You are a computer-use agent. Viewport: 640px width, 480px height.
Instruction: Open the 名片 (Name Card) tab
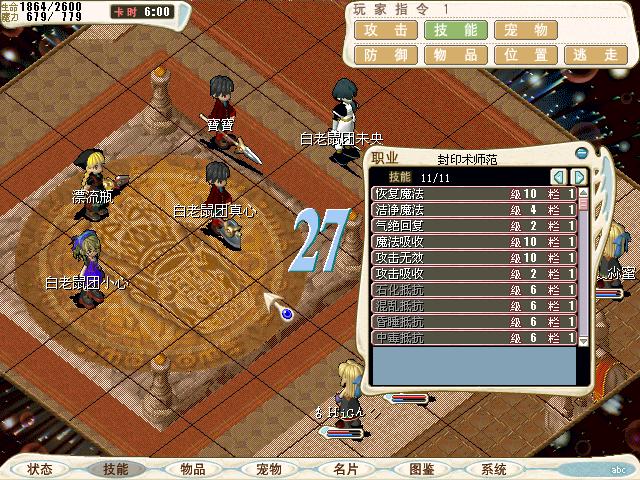345,468
